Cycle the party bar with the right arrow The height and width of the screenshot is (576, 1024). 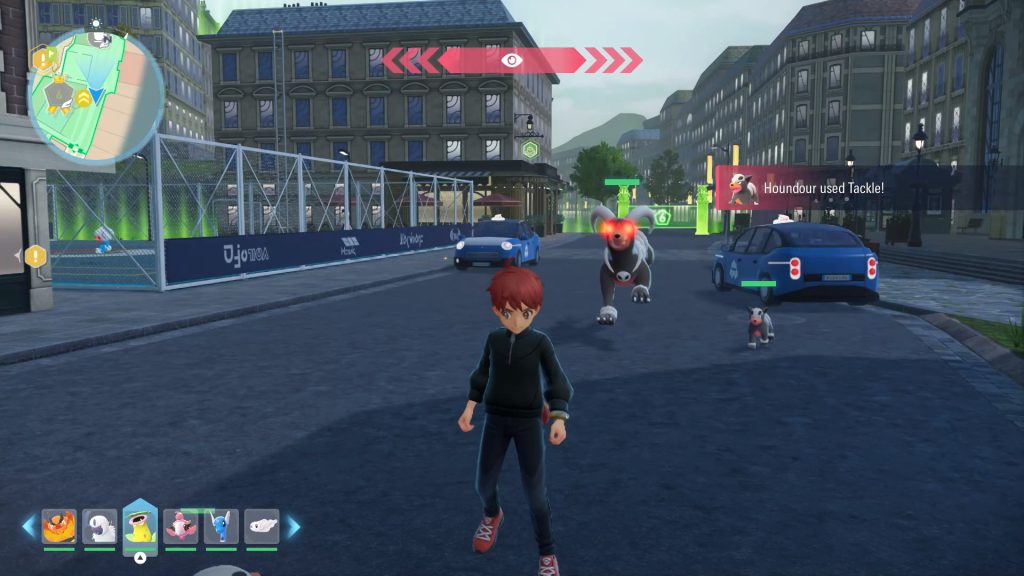point(293,527)
